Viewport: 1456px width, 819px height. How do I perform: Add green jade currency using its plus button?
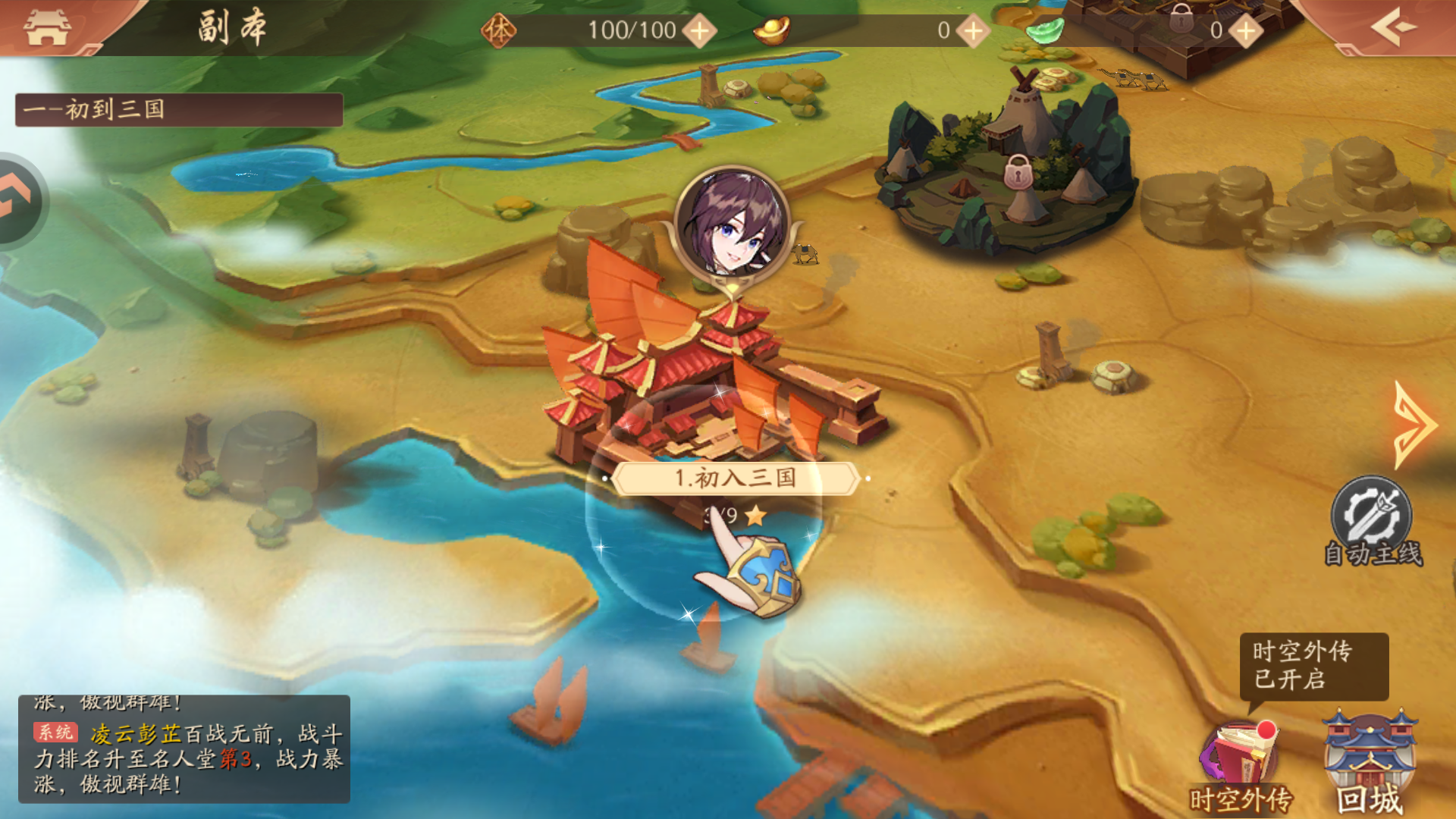(1245, 31)
